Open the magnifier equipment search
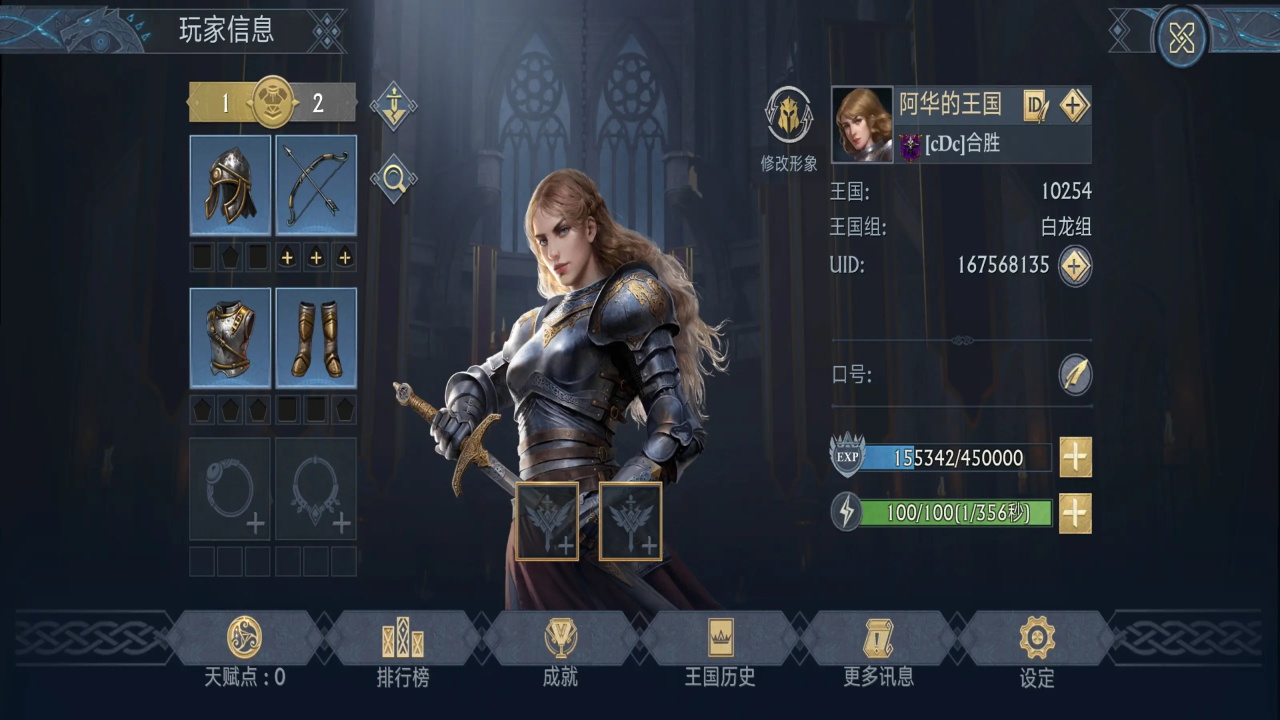 393,179
